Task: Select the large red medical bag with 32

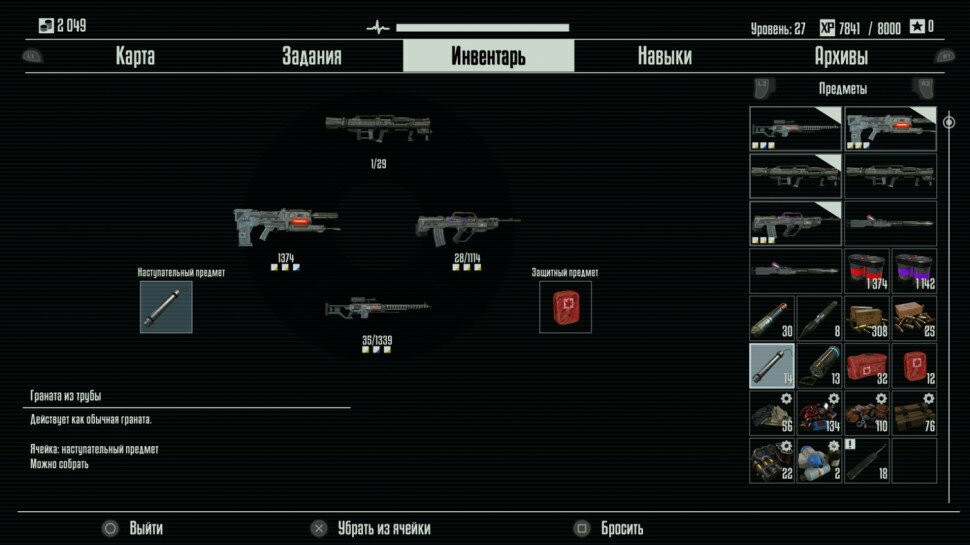Action: tap(867, 365)
